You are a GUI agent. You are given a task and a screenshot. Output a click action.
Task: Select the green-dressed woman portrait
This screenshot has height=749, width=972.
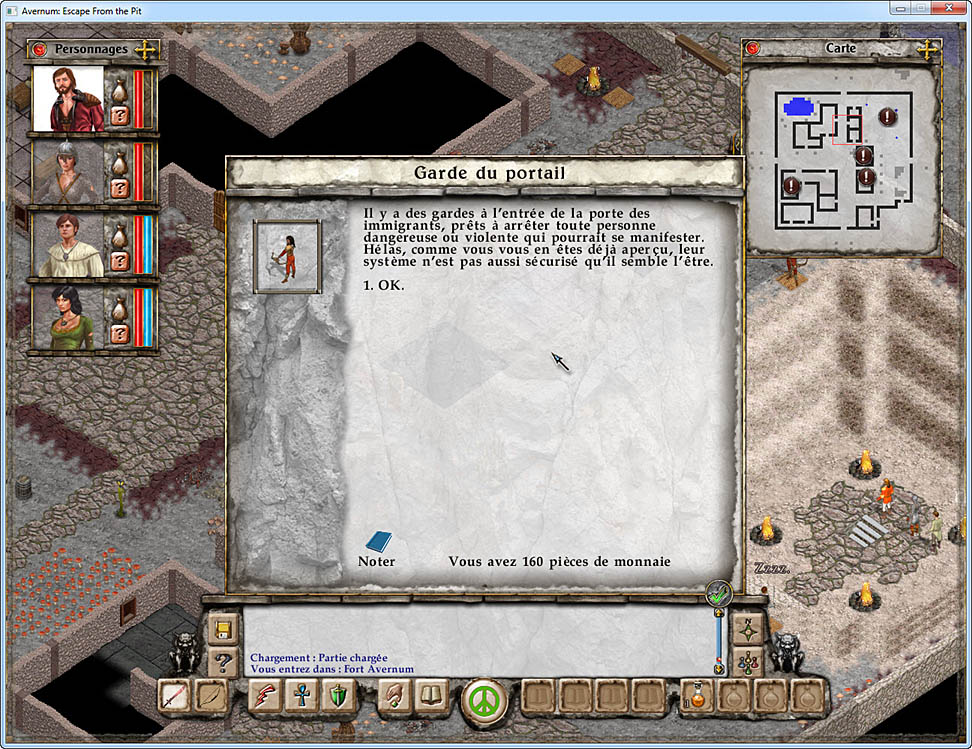pyautogui.click(x=69, y=319)
